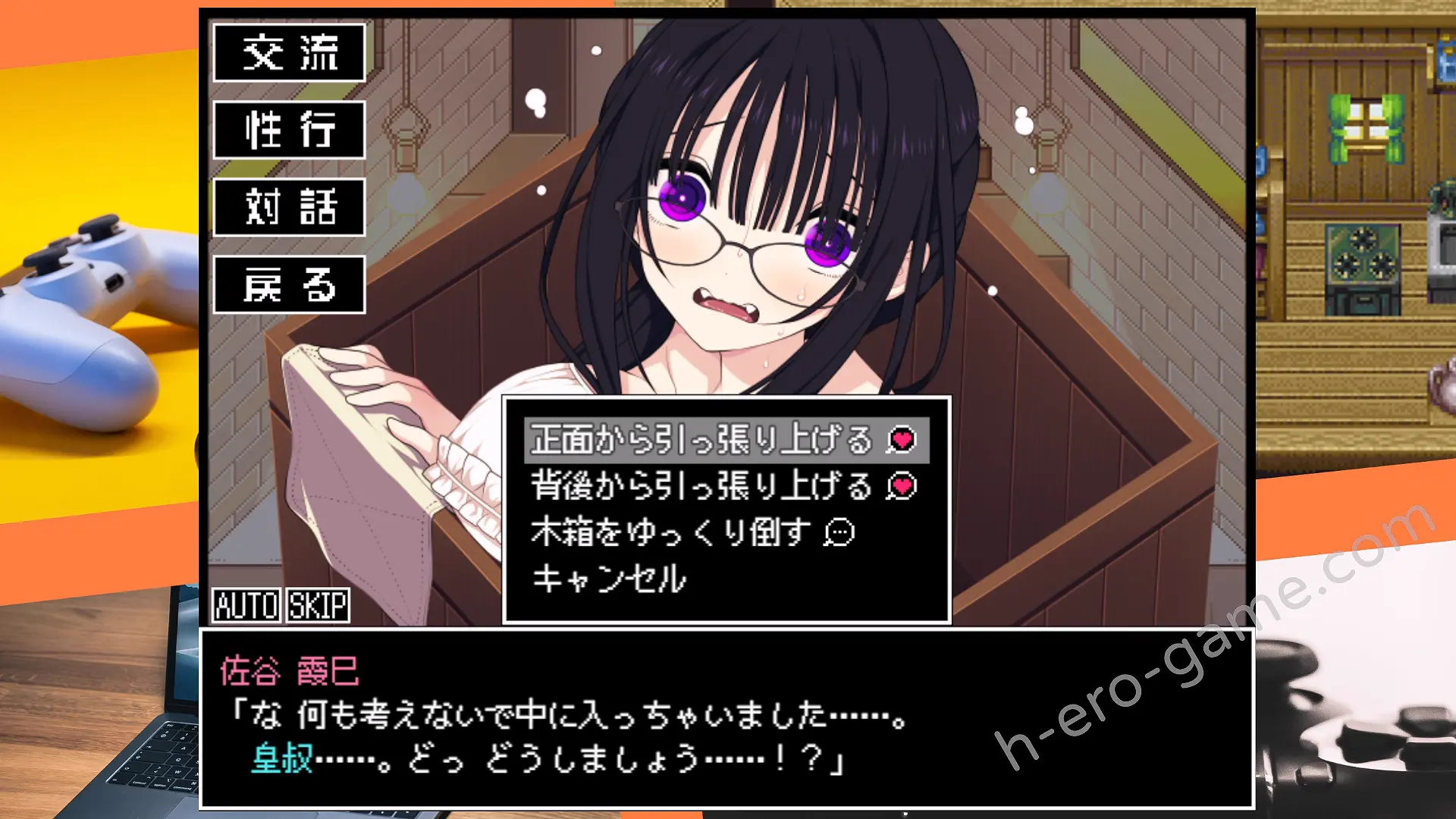Select the 性行 menu button
1456x819 pixels.
289,130
